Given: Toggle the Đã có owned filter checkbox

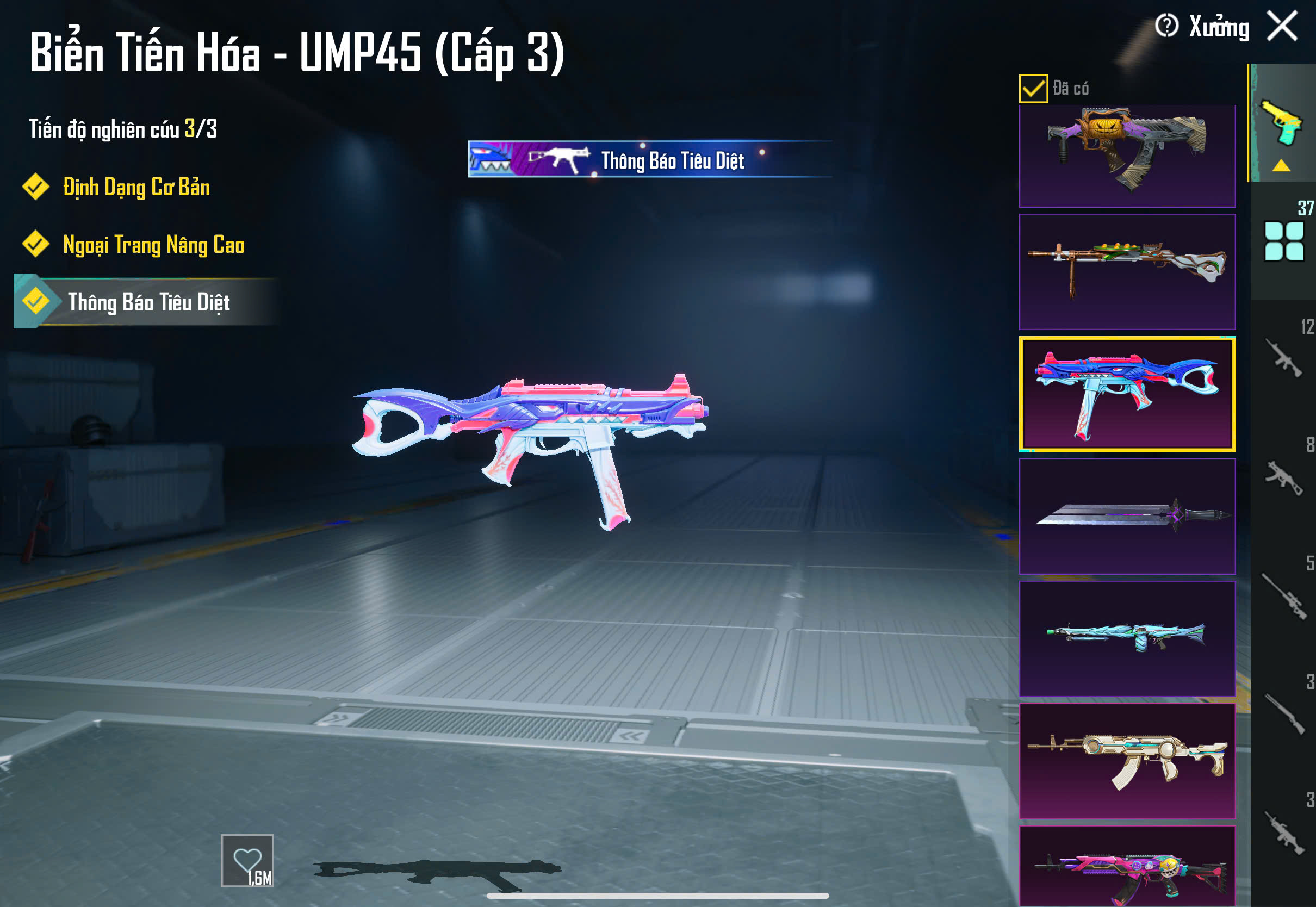Looking at the screenshot, I should [x=1033, y=88].
